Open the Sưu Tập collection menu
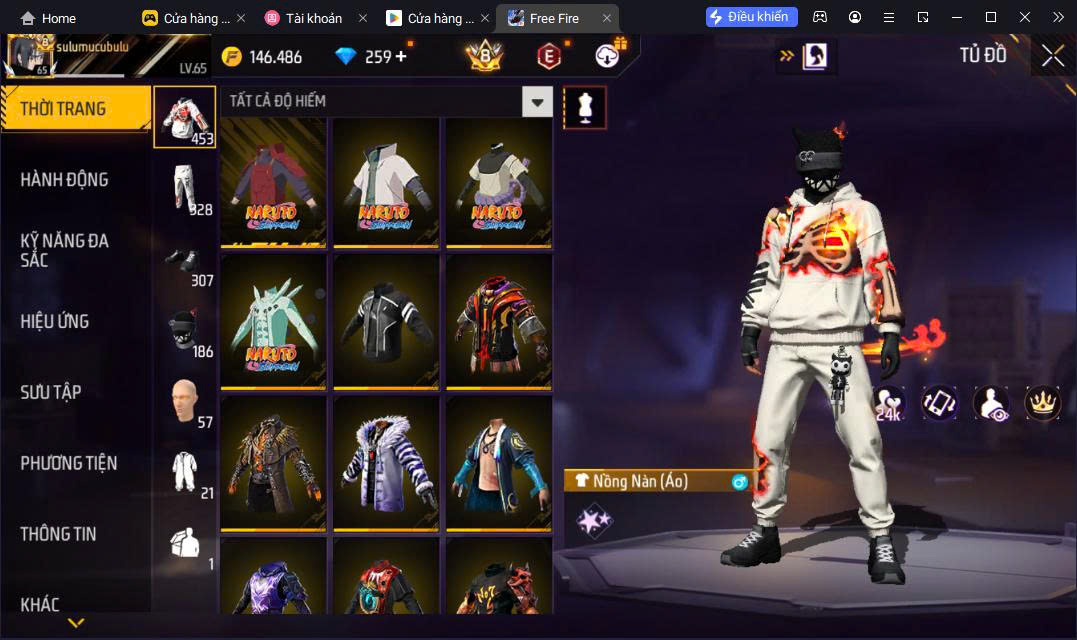Viewport: 1077px width, 640px height. [51, 392]
